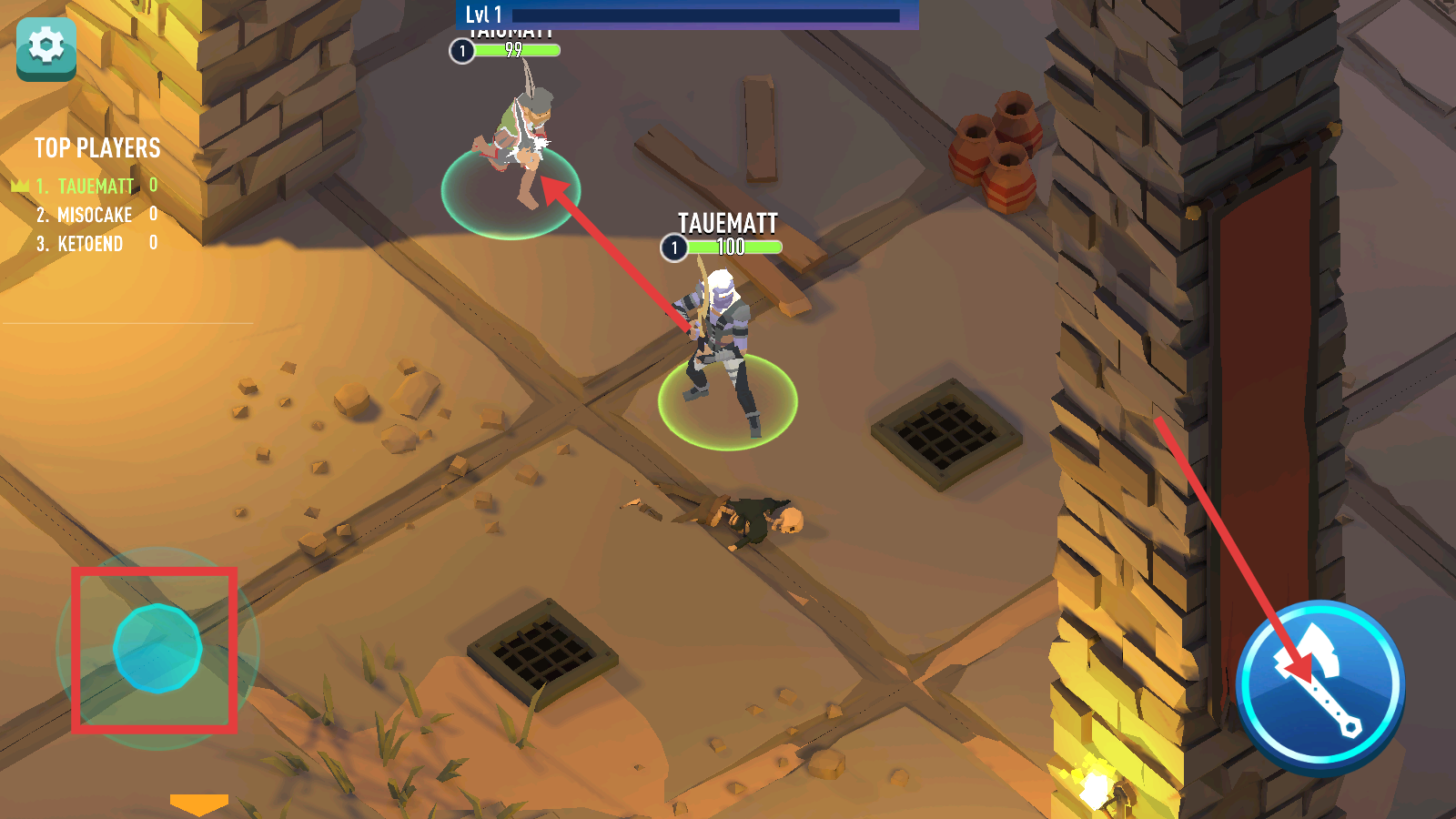Select KETOEND in the top players list

pos(90,244)
